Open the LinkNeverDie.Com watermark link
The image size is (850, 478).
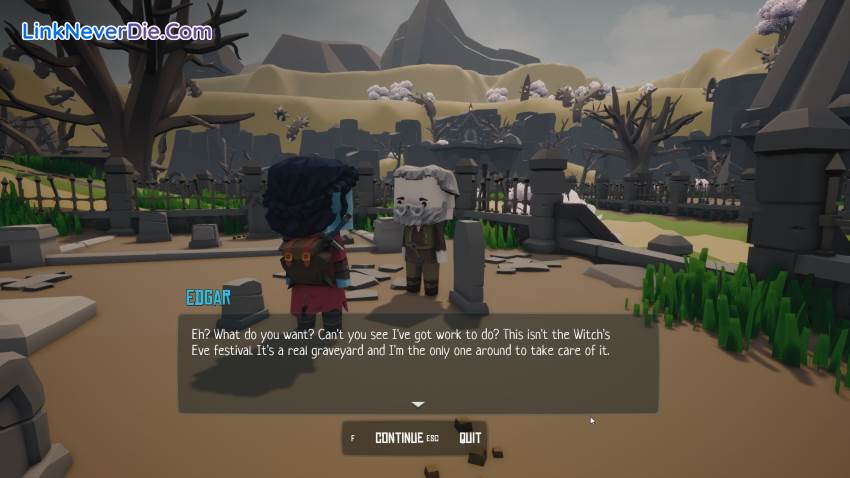(x=117, y=31)
